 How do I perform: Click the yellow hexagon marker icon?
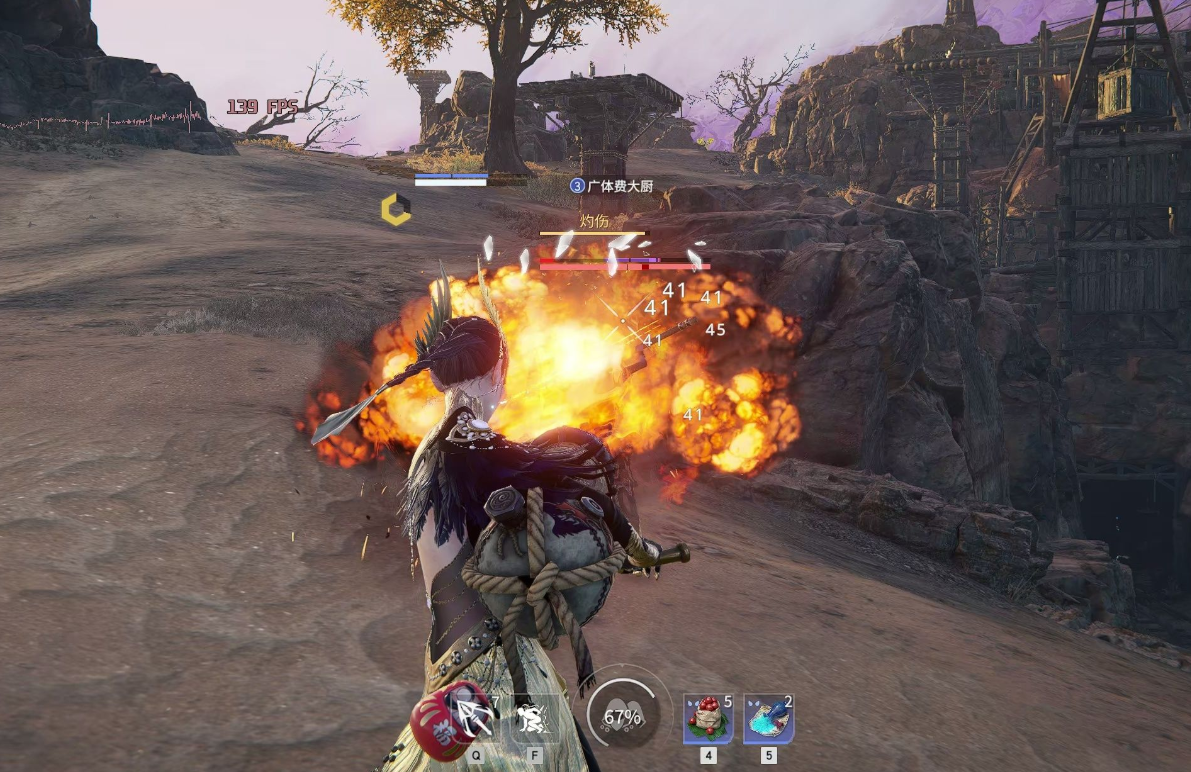[396, 209]
